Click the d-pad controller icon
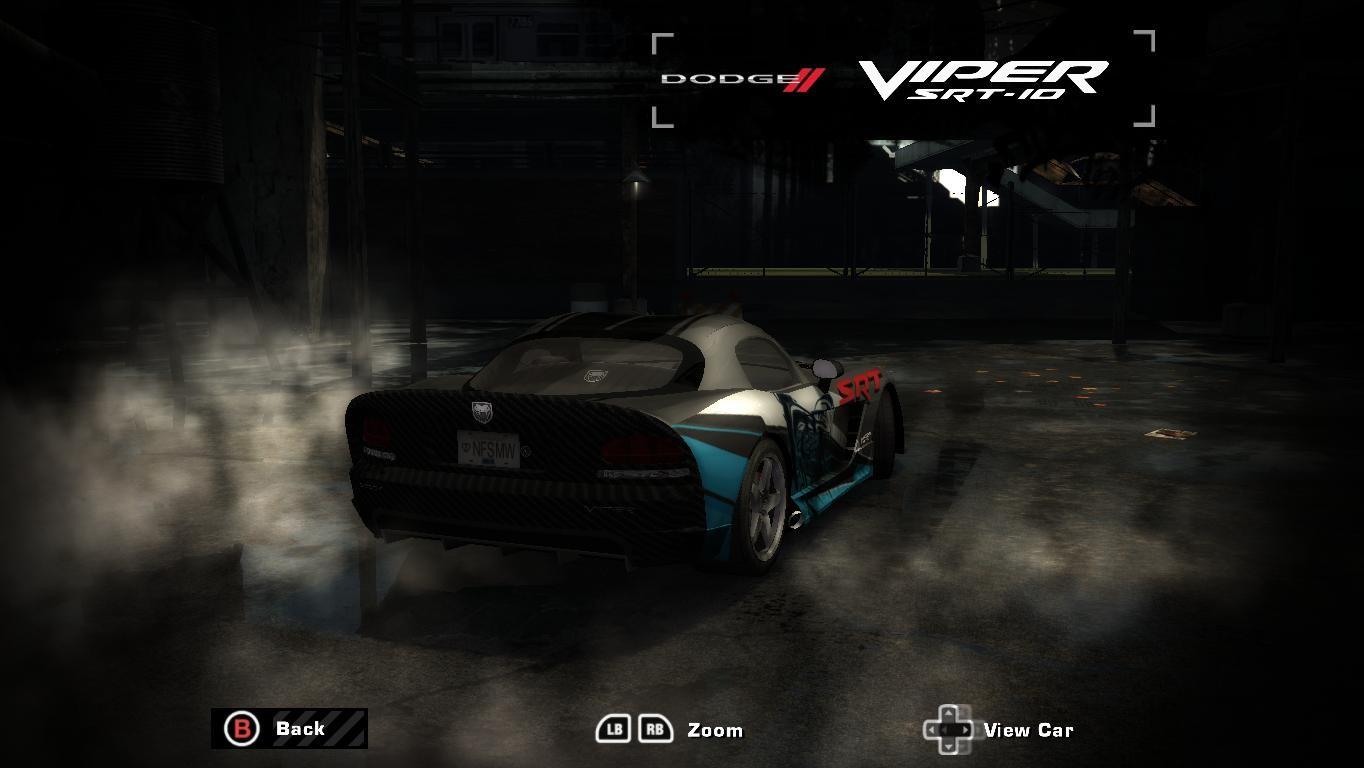Screen dimensions: 1364x768 point(950,728)
